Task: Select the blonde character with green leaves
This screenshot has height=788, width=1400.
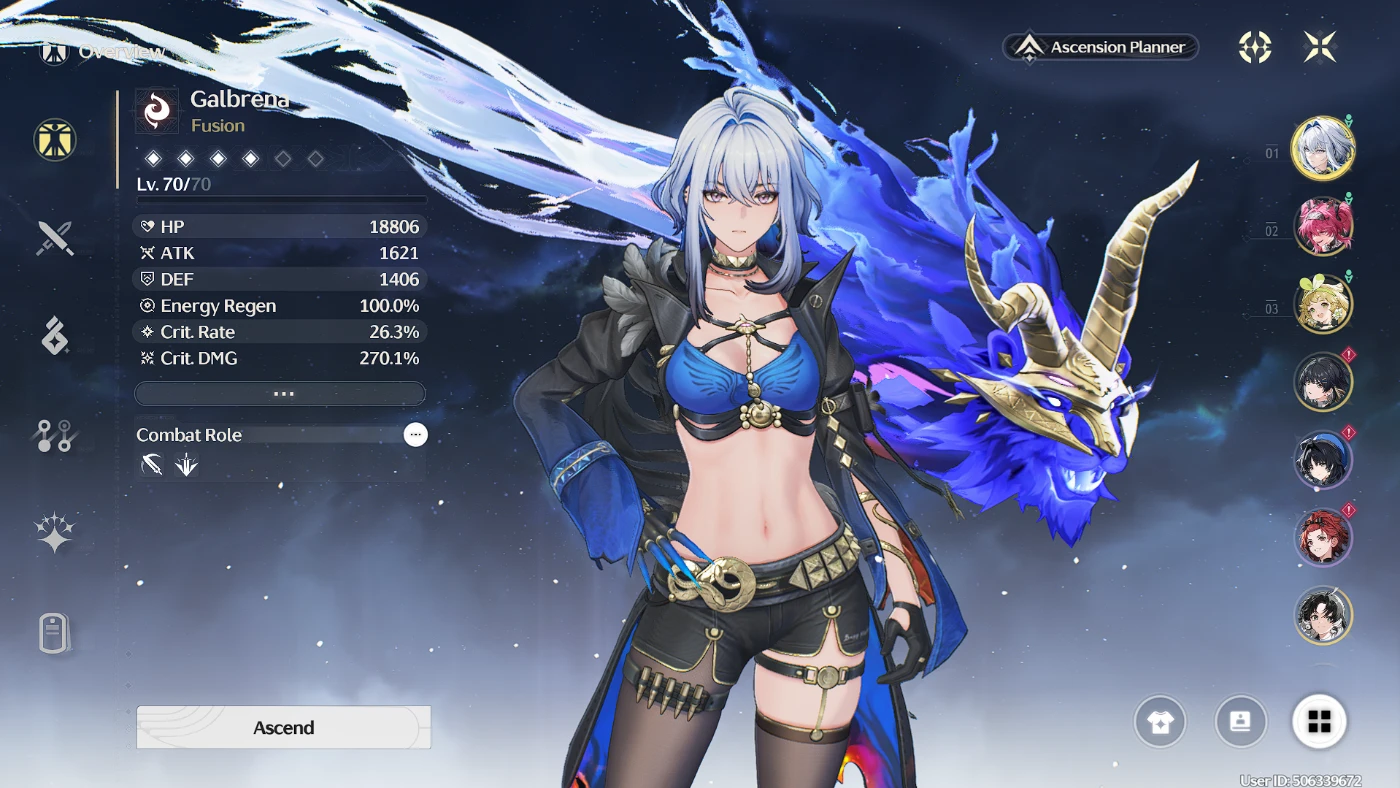Action: tap(1323, 304)
